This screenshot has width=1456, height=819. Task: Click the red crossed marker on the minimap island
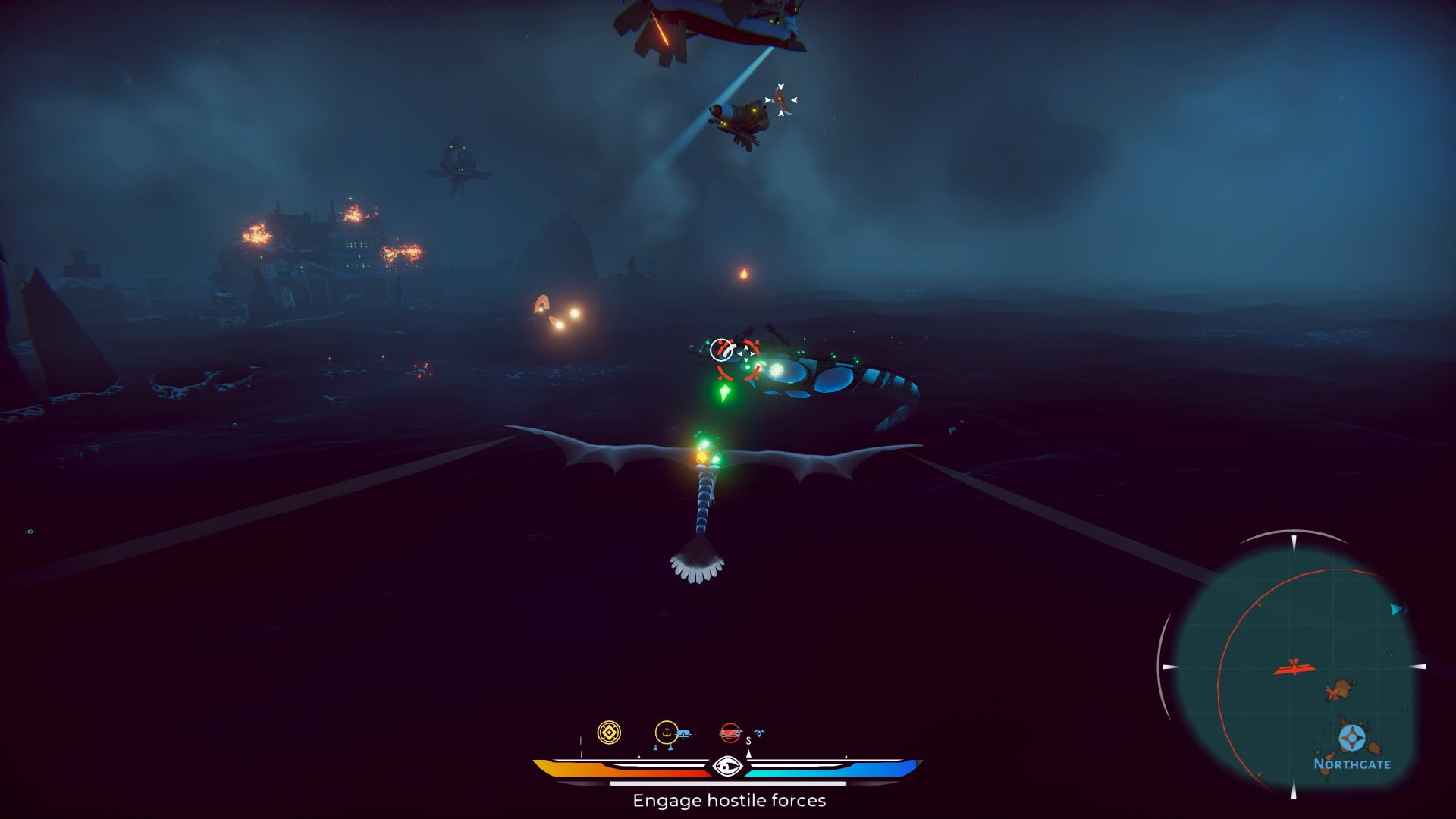click(1332, 693)
